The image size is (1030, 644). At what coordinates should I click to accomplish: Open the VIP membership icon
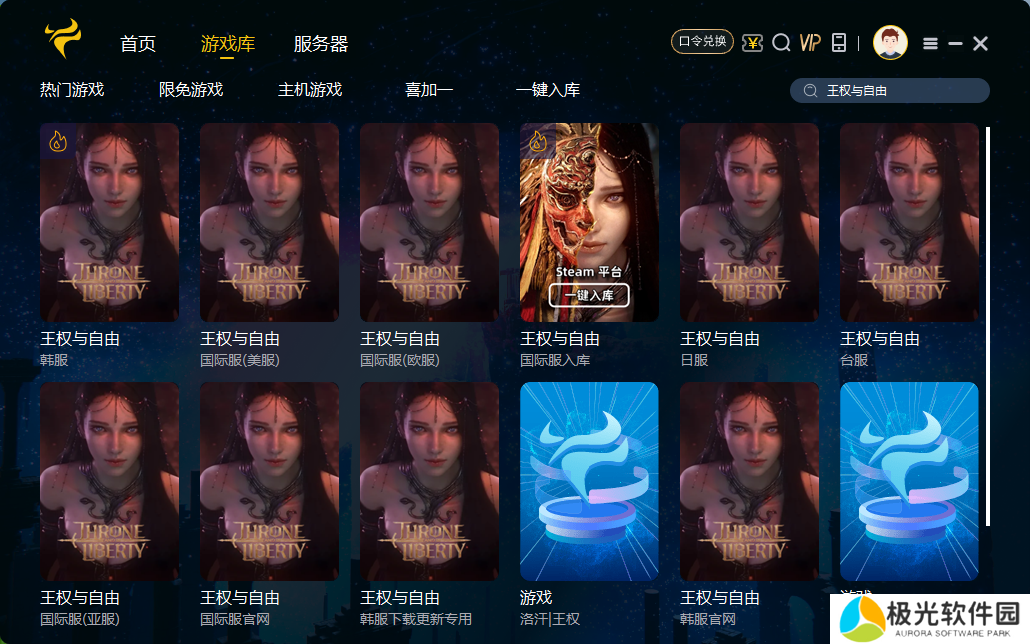pyautogui.click(x=810, y=42)
